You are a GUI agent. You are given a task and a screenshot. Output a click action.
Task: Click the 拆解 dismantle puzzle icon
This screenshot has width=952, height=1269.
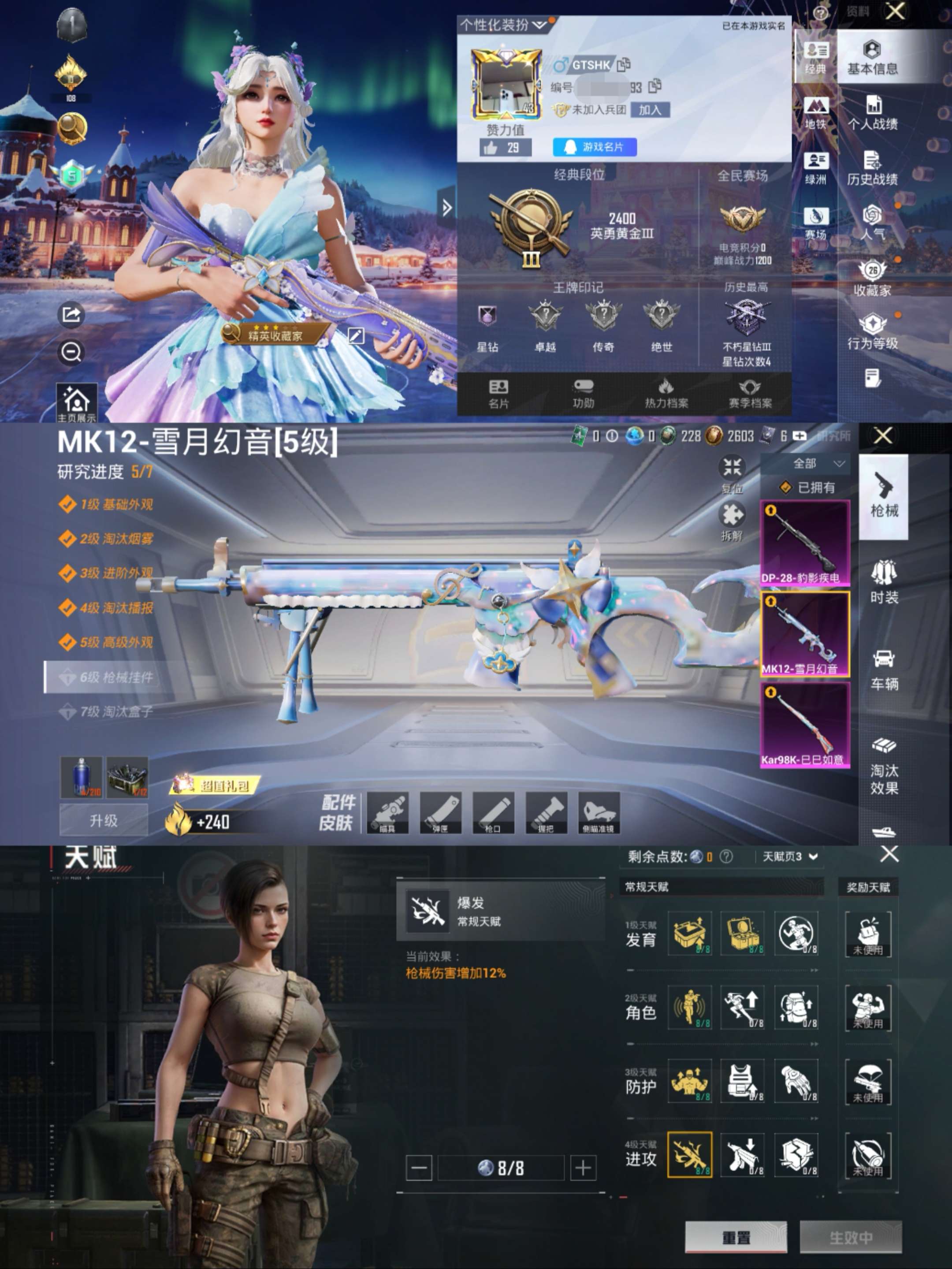[732, 520]
